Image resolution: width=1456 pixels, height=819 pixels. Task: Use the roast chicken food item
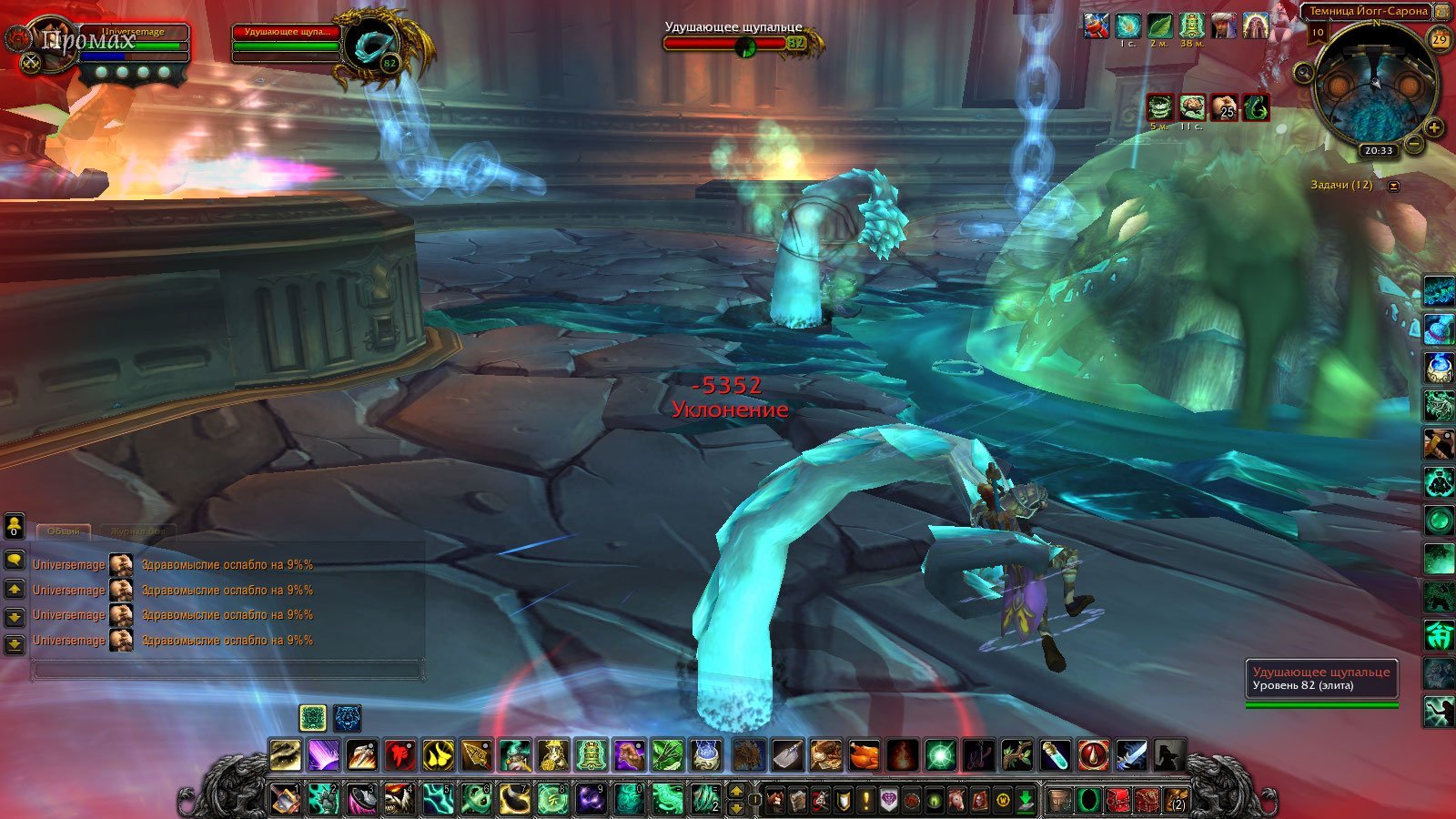[x=864, y=755]
